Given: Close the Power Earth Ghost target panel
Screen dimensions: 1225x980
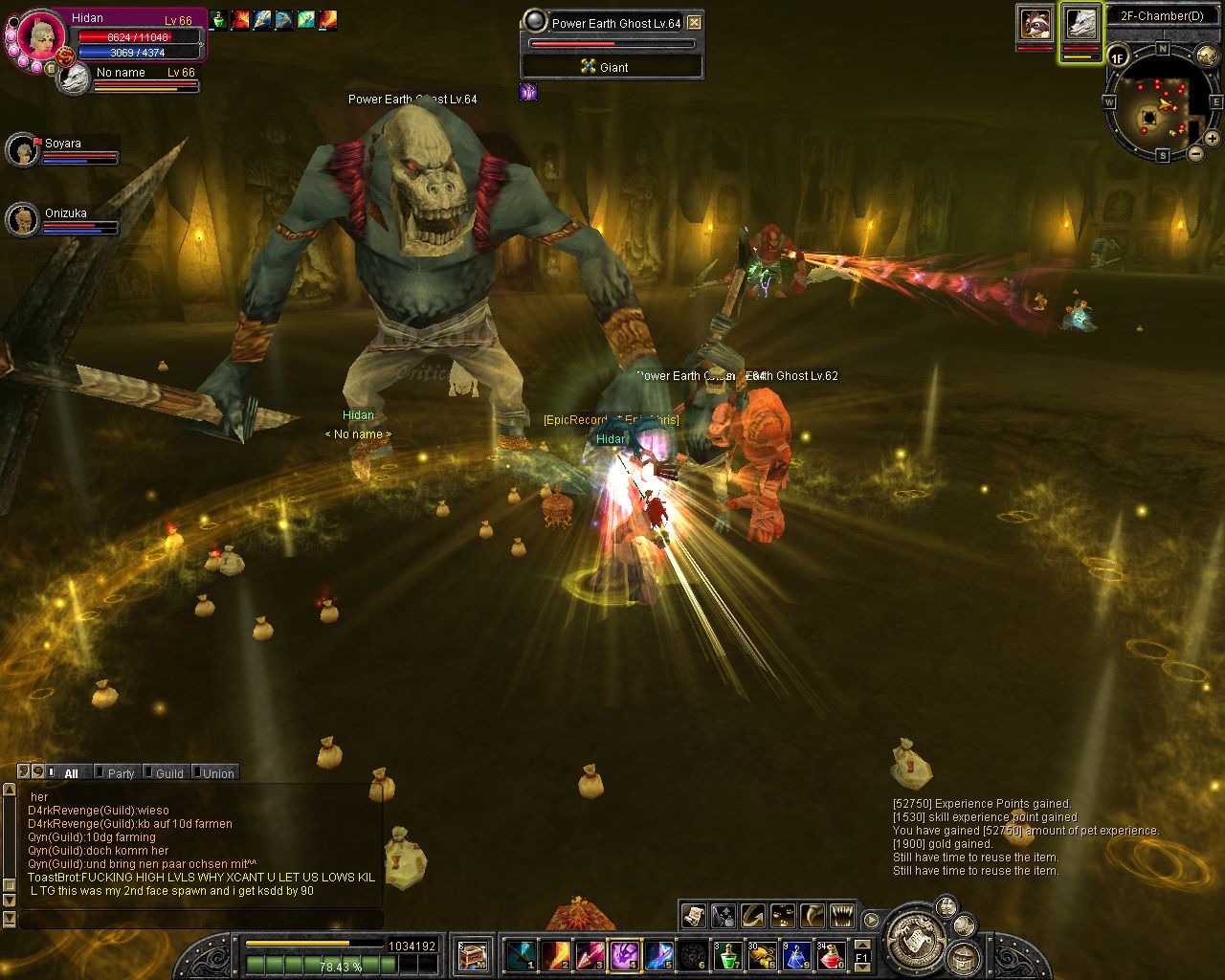Looking at the screenshot, I should pos(695,23).
